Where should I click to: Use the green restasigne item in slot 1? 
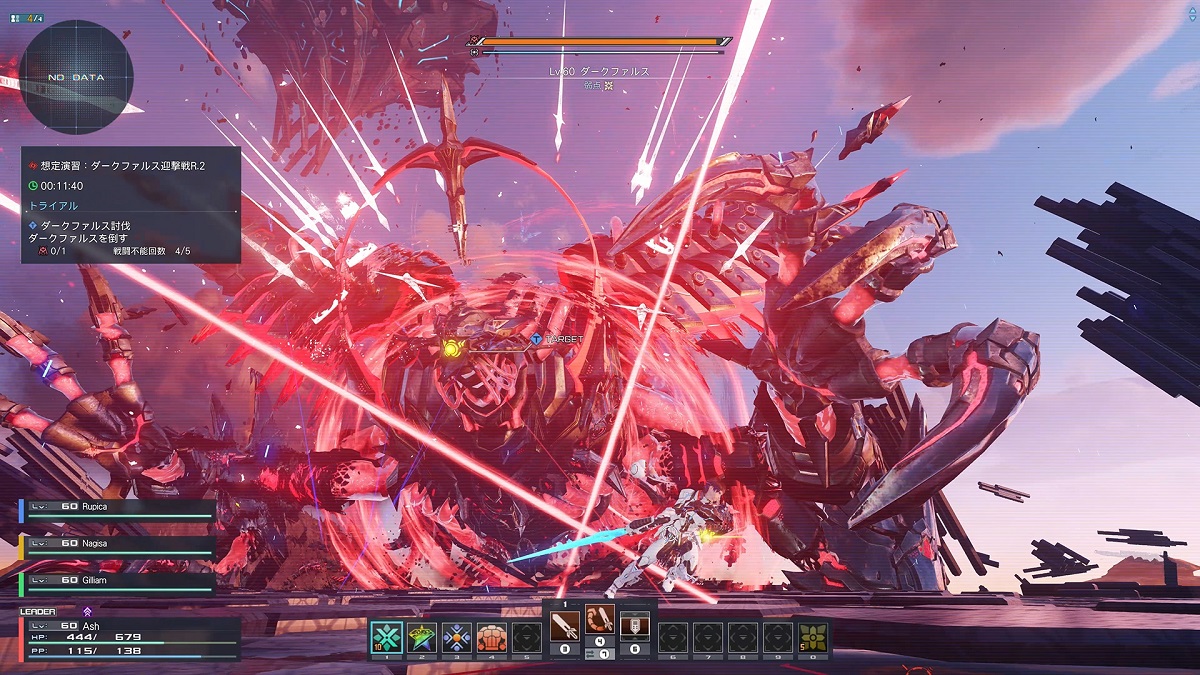click(386, 637)
